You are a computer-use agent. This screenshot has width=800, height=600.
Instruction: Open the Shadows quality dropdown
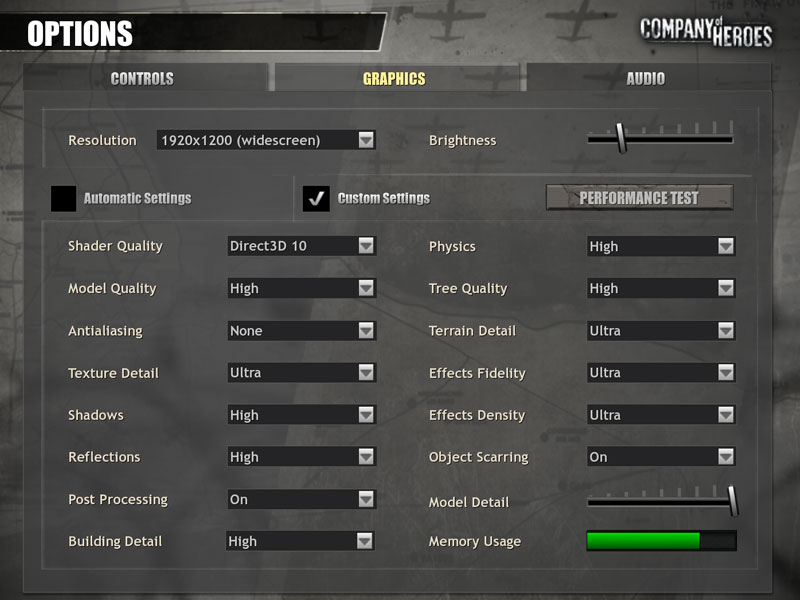coord(302,415)
